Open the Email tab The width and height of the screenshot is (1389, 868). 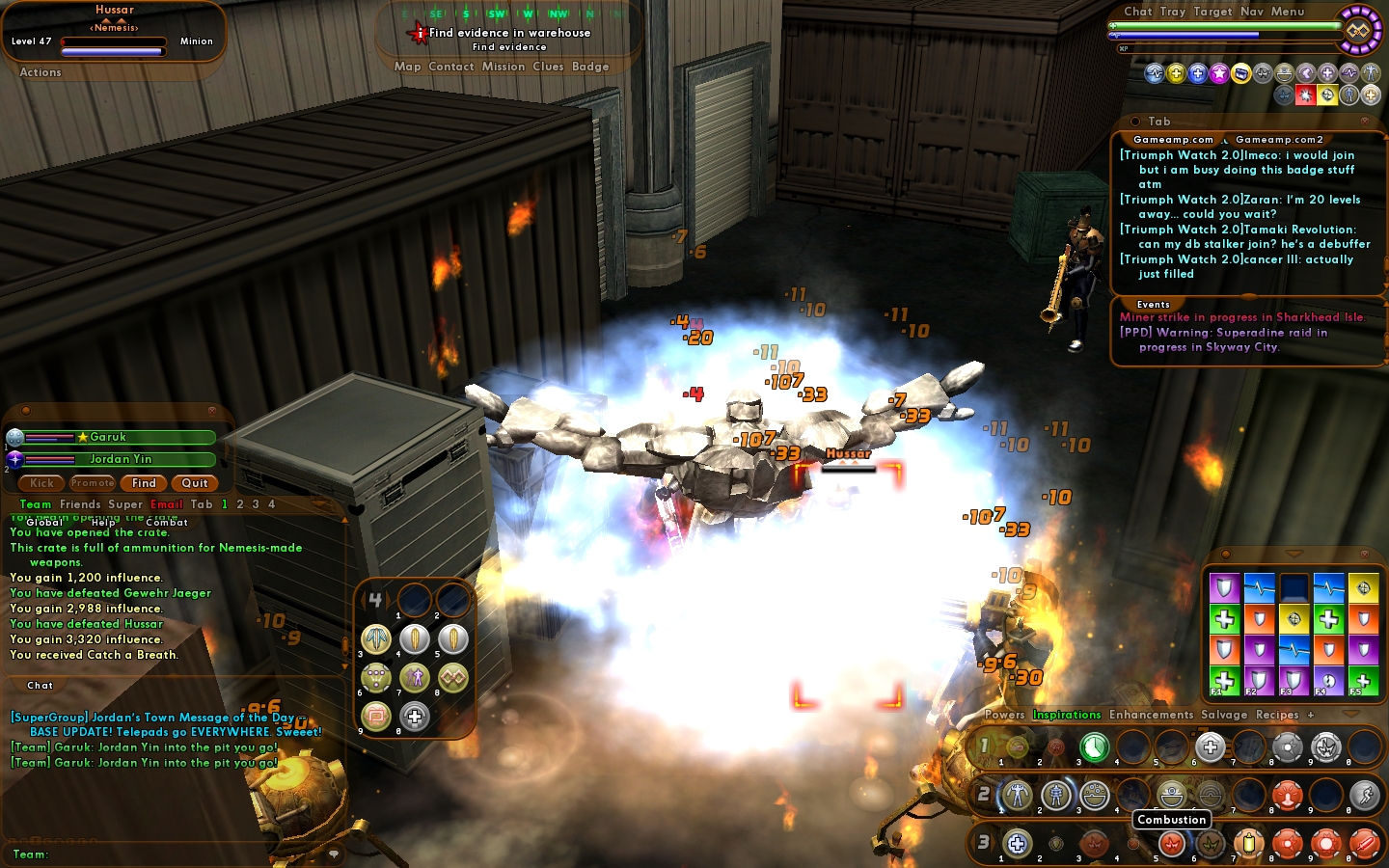166,504
